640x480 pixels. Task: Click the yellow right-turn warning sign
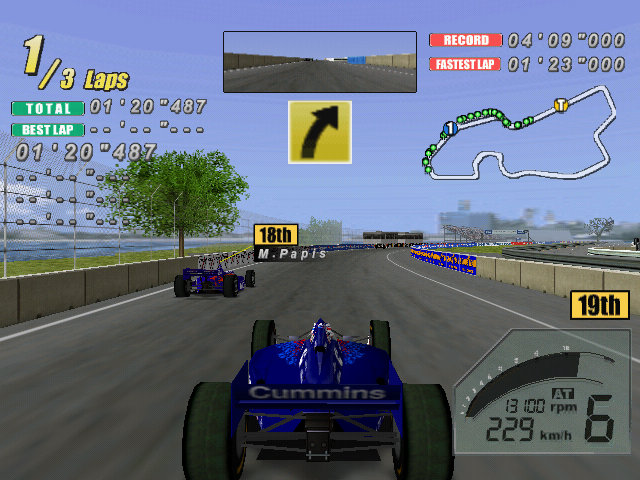pyautogui.click(x=319, y=131)
